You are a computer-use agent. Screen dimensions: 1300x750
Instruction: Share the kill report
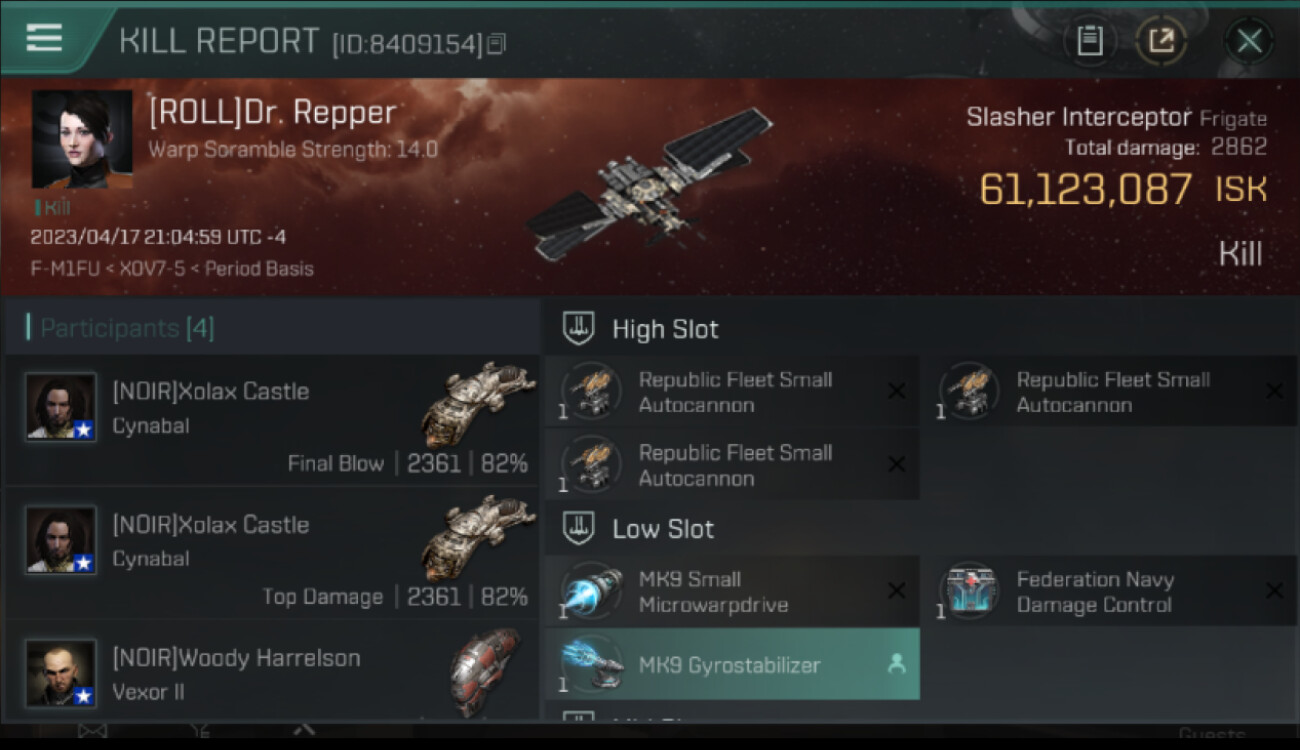1160,41
